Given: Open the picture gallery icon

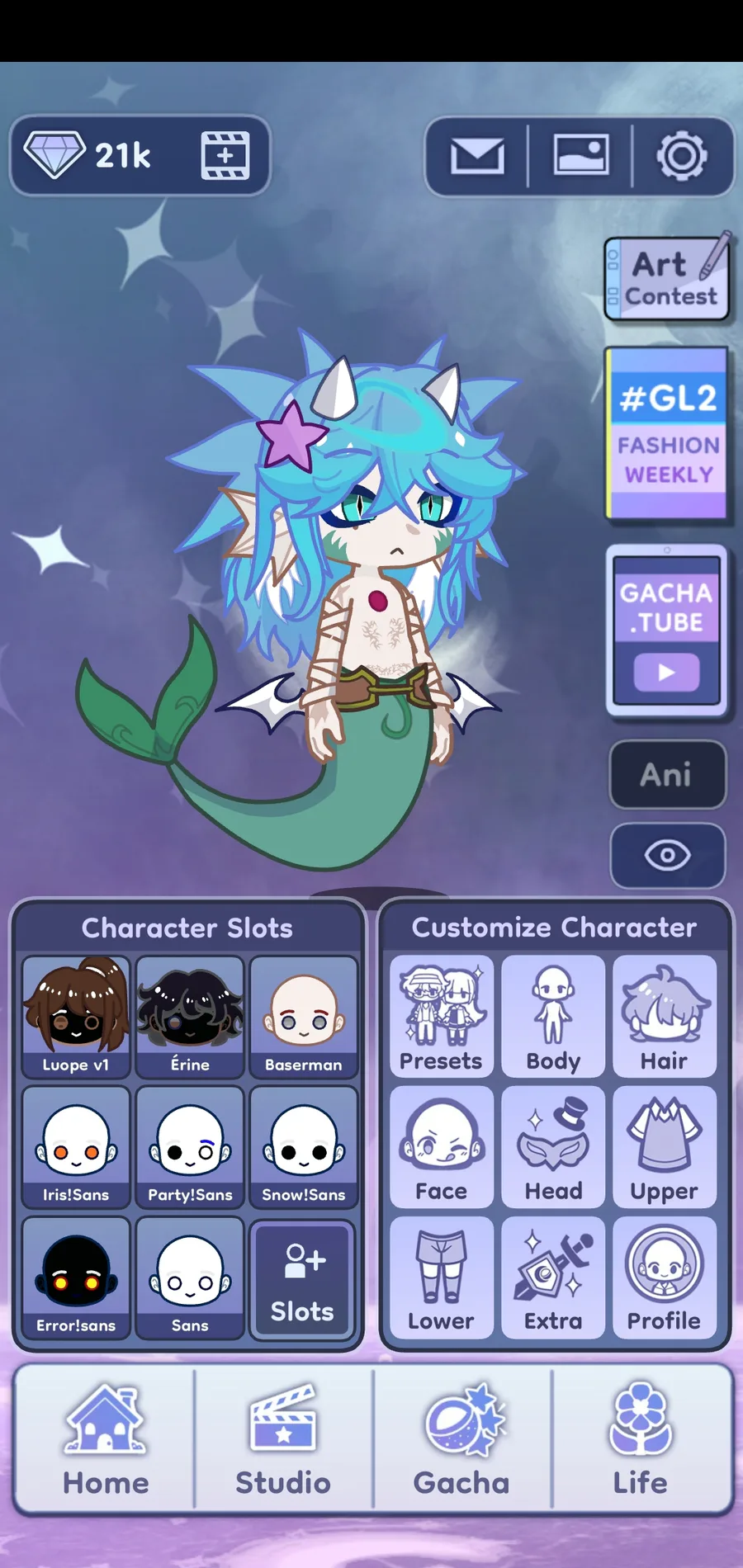Looking at the screenshot, I should (580, 156).
